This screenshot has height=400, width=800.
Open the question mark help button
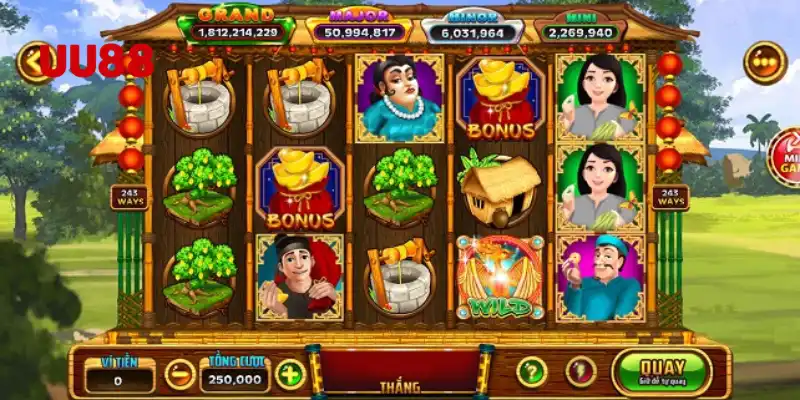click(532, 372)
